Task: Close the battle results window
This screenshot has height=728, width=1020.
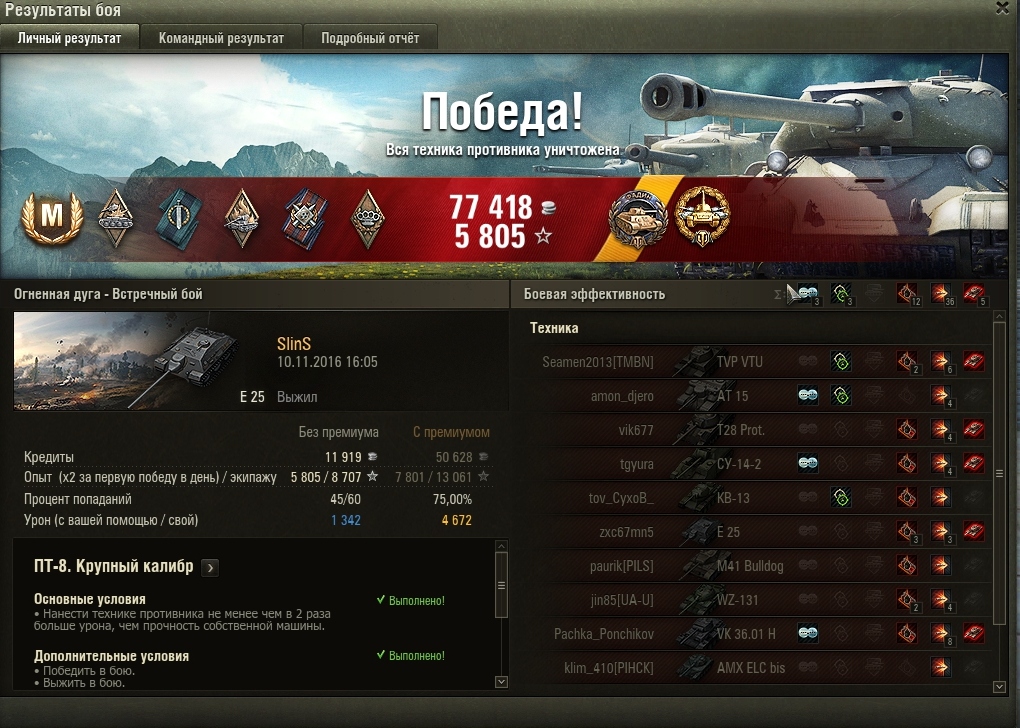Action: click(x=1003, y=8)
